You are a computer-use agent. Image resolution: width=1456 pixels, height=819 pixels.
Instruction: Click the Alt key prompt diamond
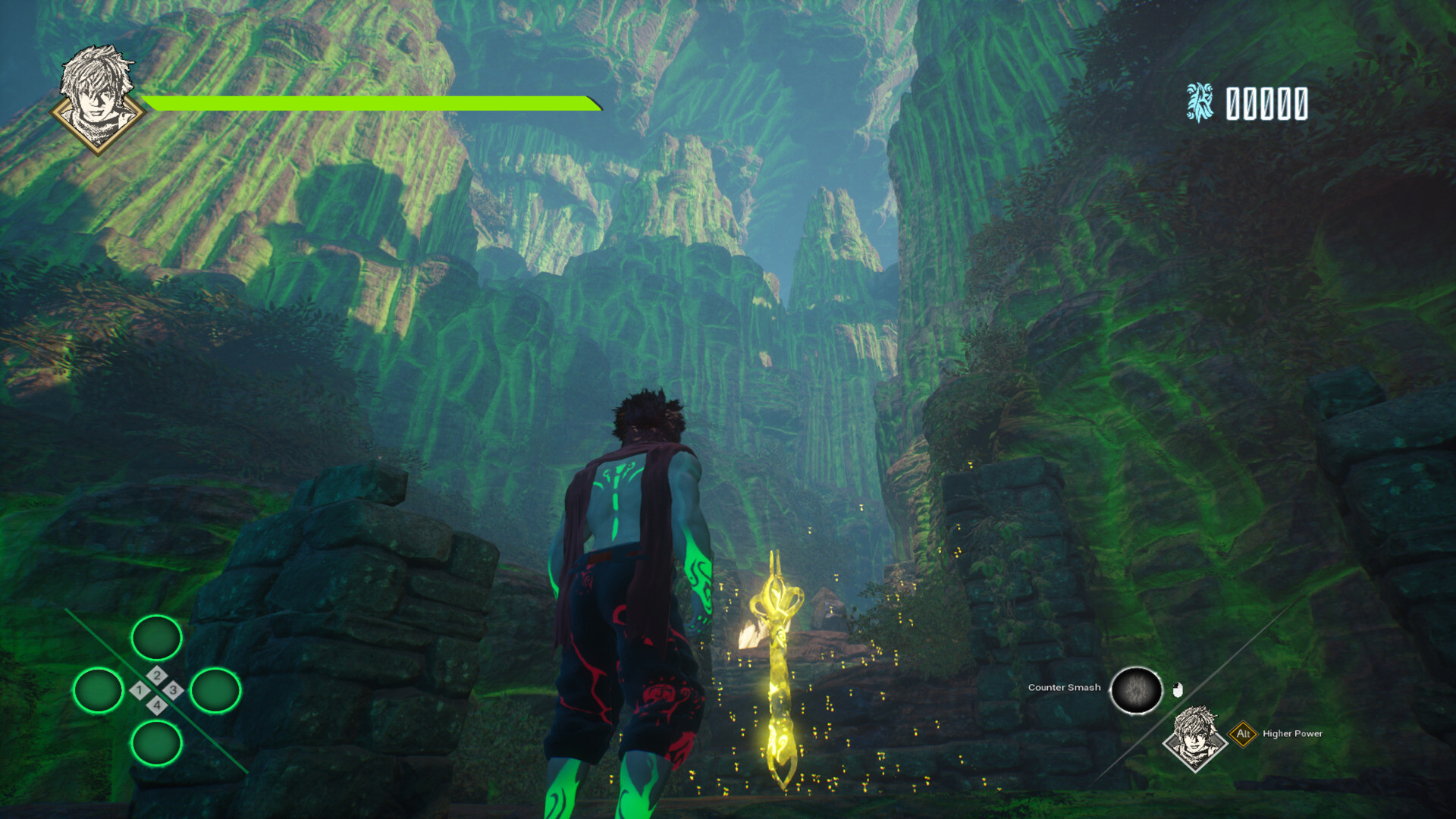(x=1244, y=734)
